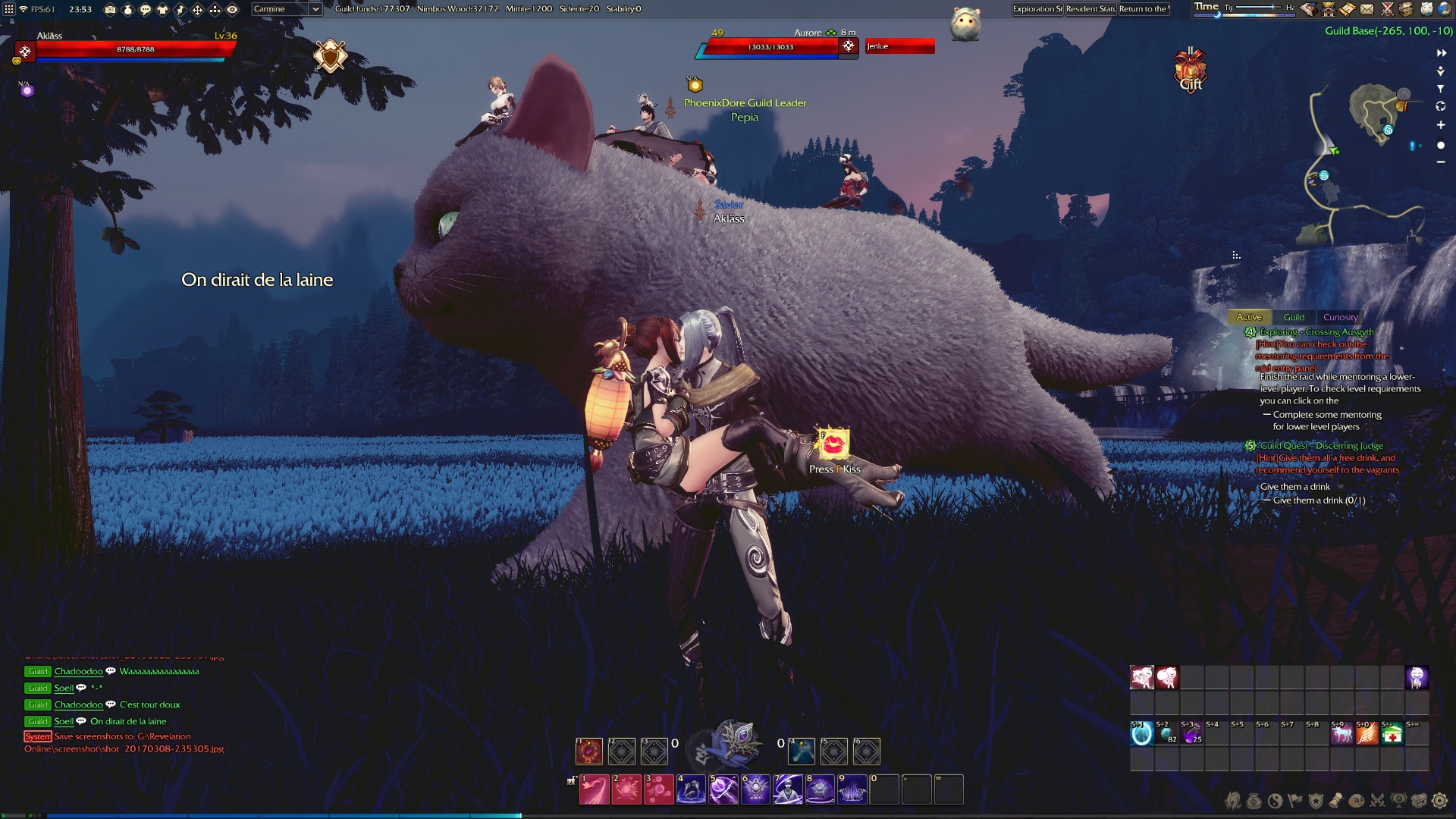
Task: Open the Gift box reward icon
Action: [1191, 71]
